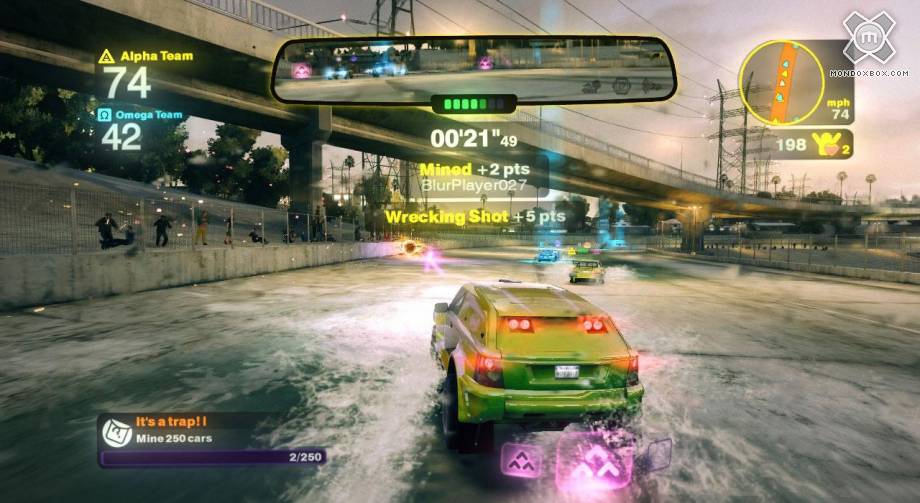The height and width of the screenshot is (503, 920).
Task: Click the circular track minimap
Action: click(x=781, y=82)
